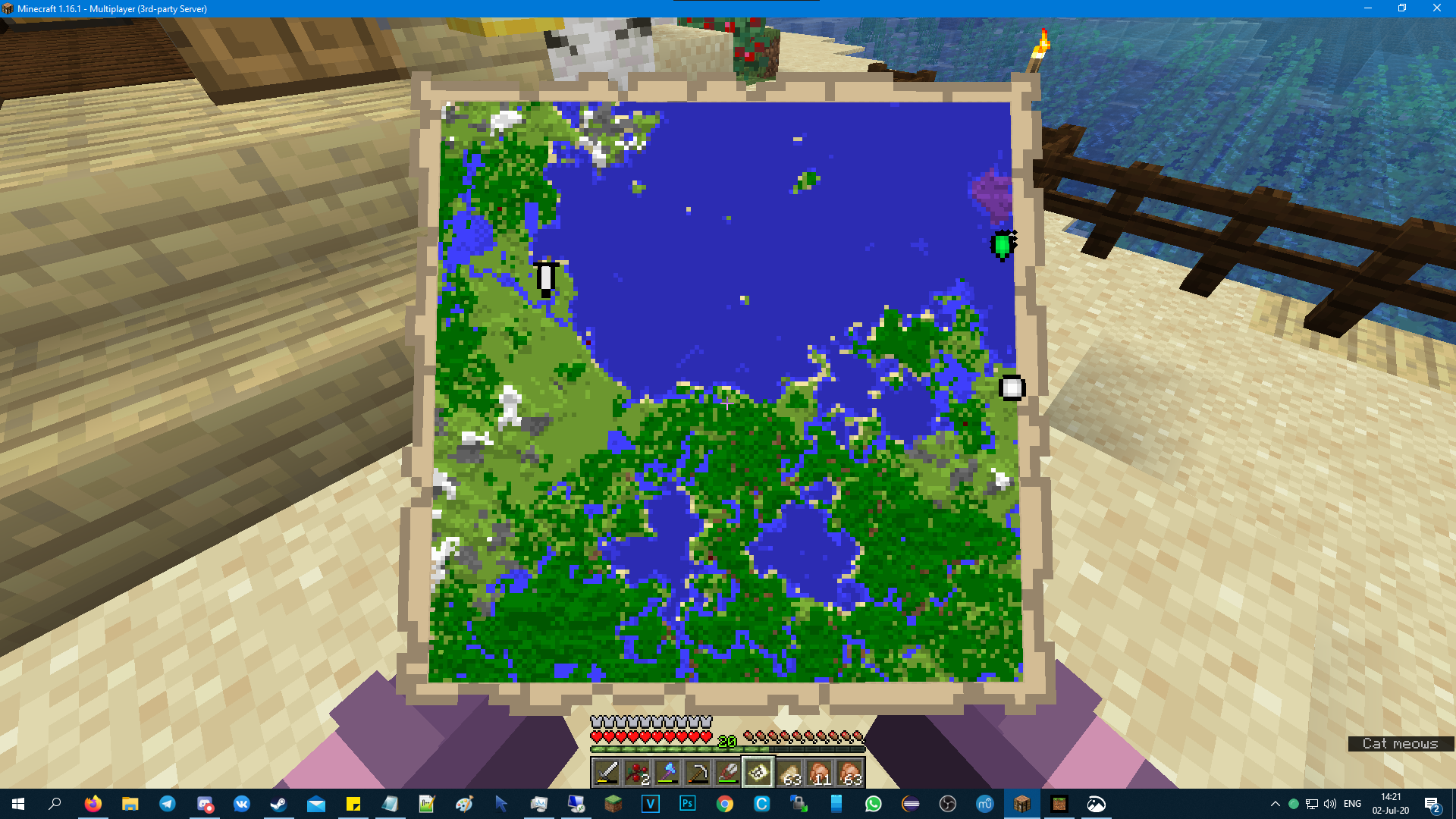Open Telegram from the taskbar

(x=167, y=804)
